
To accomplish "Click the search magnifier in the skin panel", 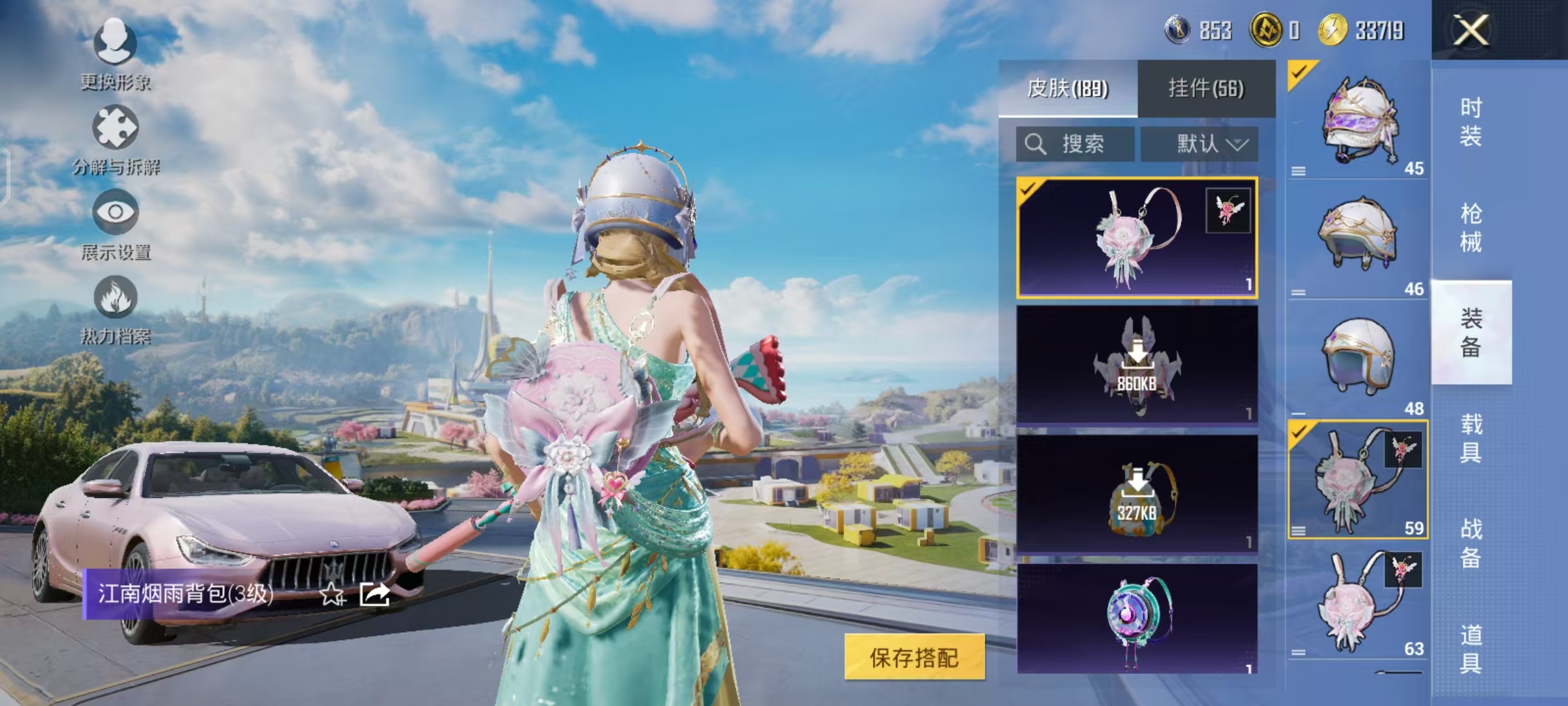I will (x=1036, y=144).
